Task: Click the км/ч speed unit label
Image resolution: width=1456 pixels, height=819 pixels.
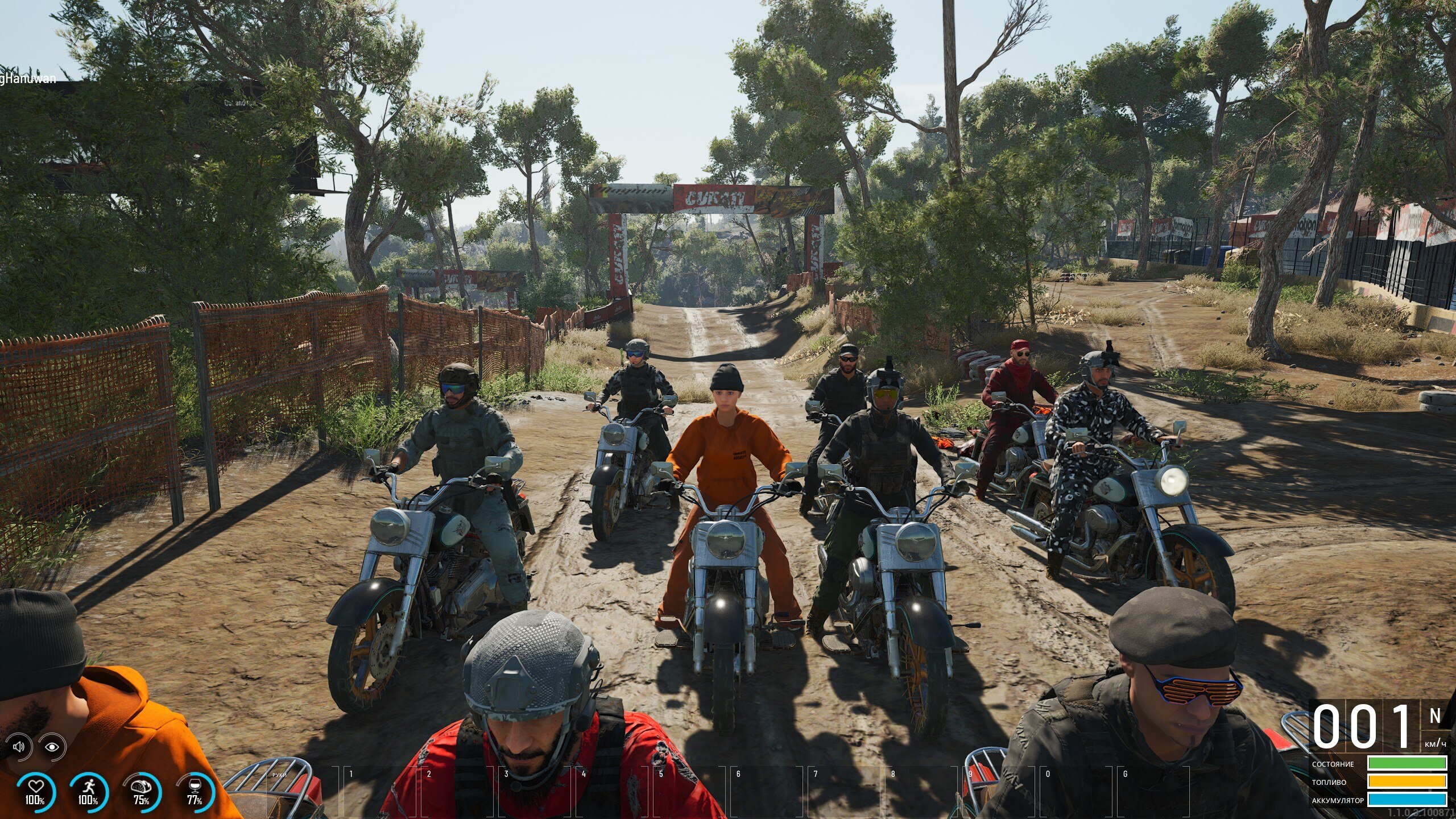Action: (1435, 744)
